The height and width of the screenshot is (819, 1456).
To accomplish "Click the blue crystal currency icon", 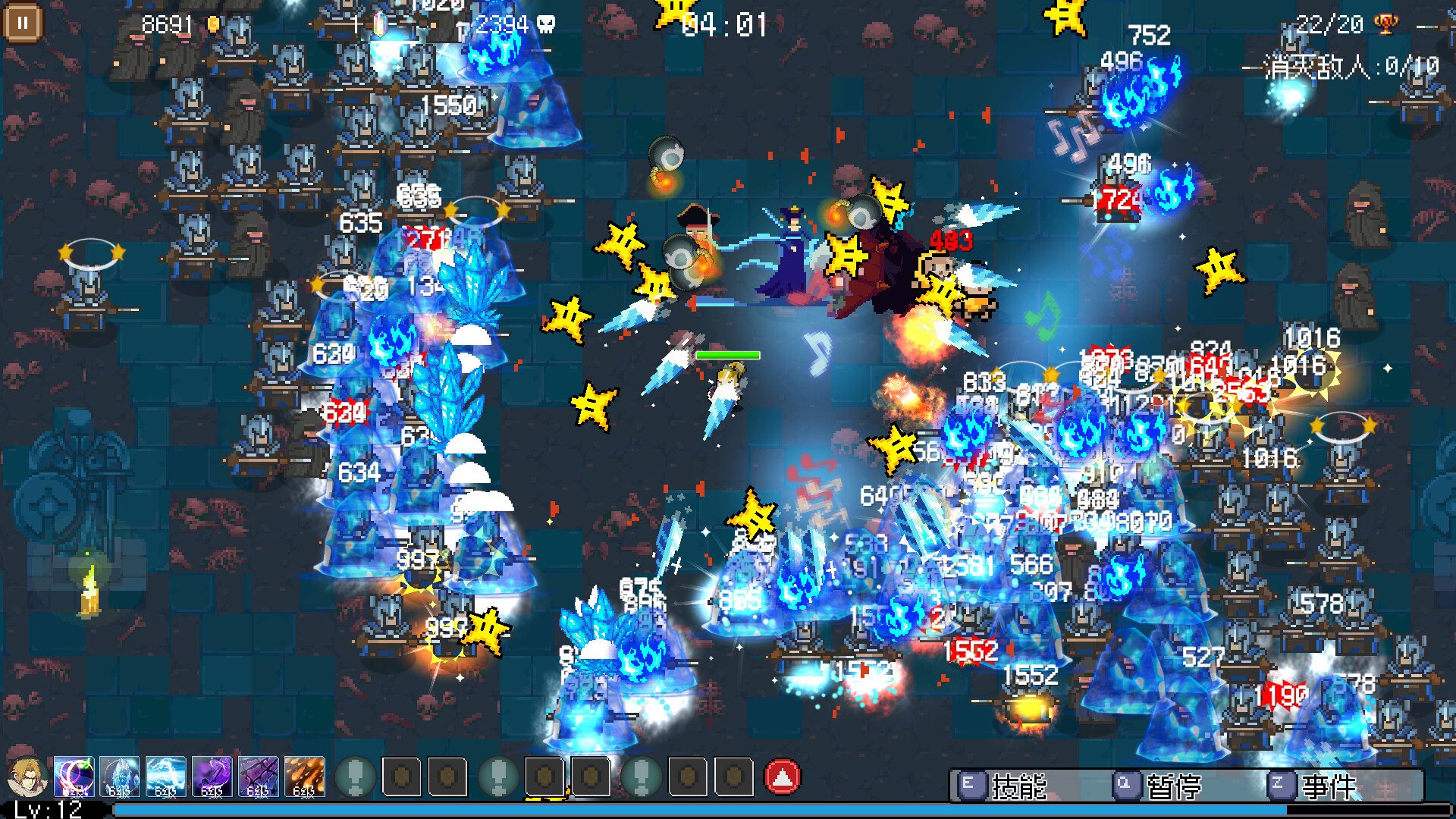I will click(379, 25).
